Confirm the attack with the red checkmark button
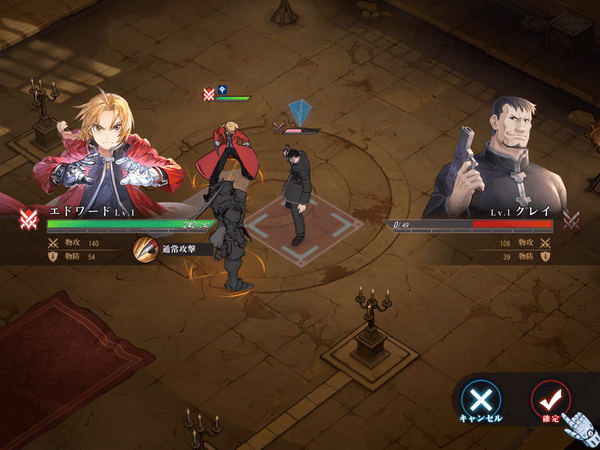Screen dimensions: 600x450 click(550, 398)
